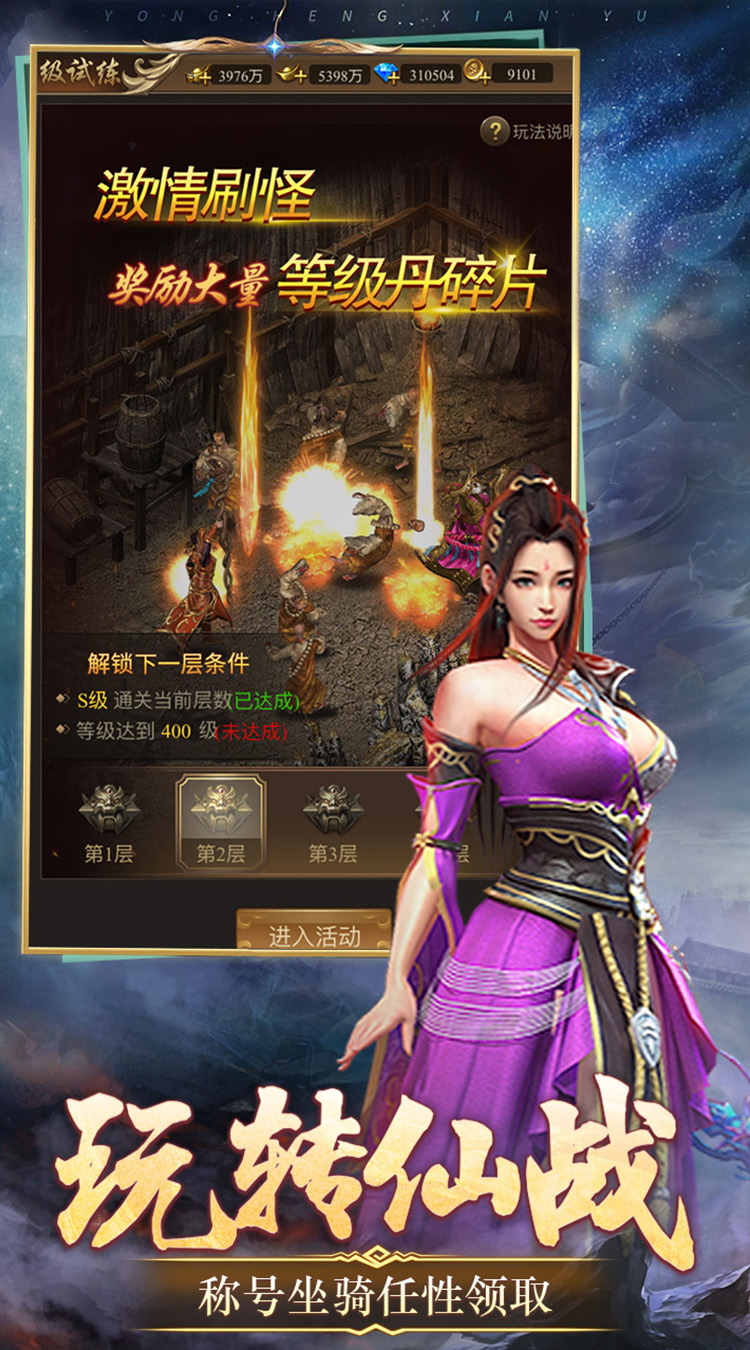Open the 玩法说明 help info
Screen dimensions: 750x1350
pyautogui.click(x=495, y=131)
